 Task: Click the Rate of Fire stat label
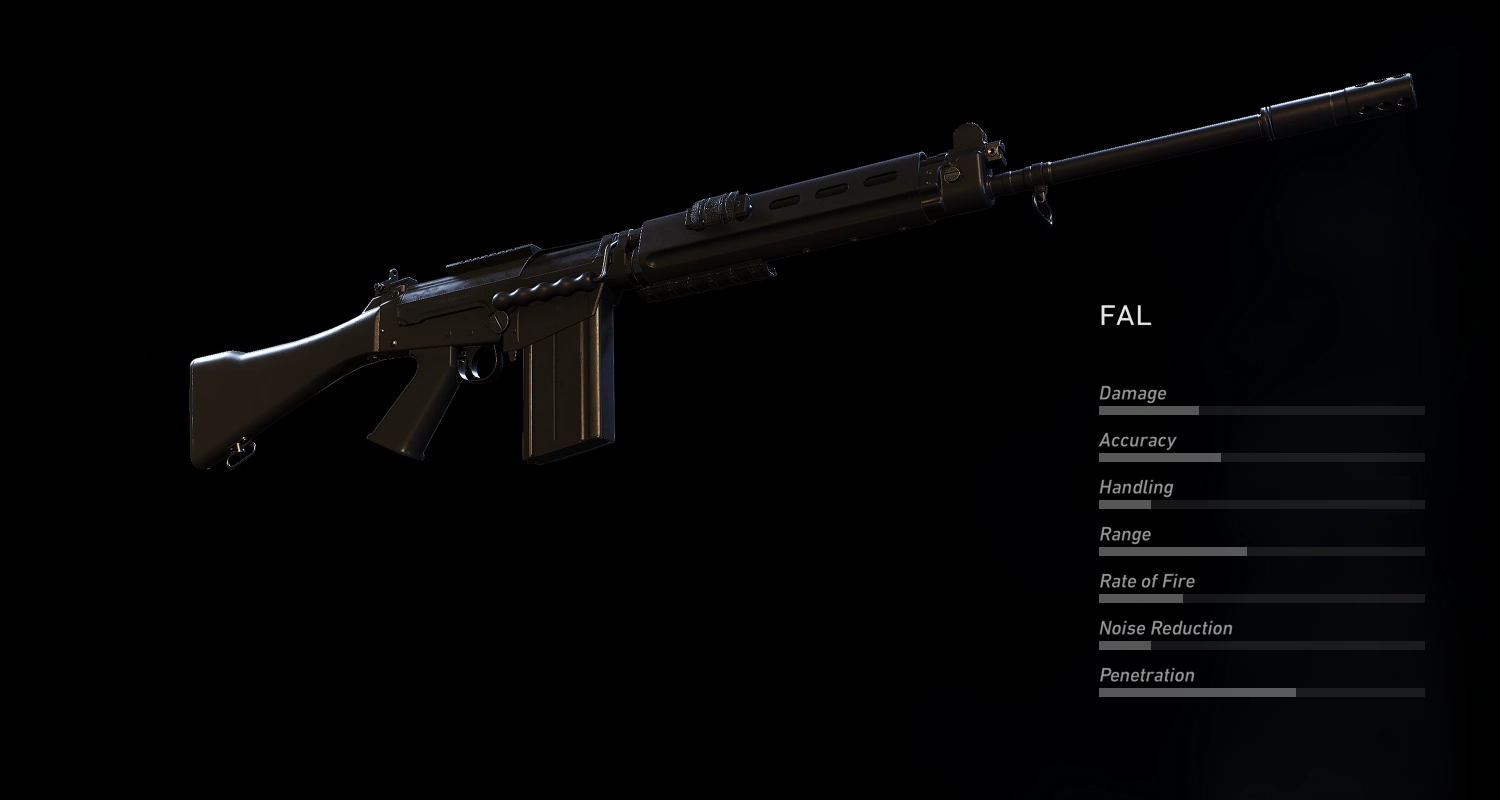pos(1146,581)
